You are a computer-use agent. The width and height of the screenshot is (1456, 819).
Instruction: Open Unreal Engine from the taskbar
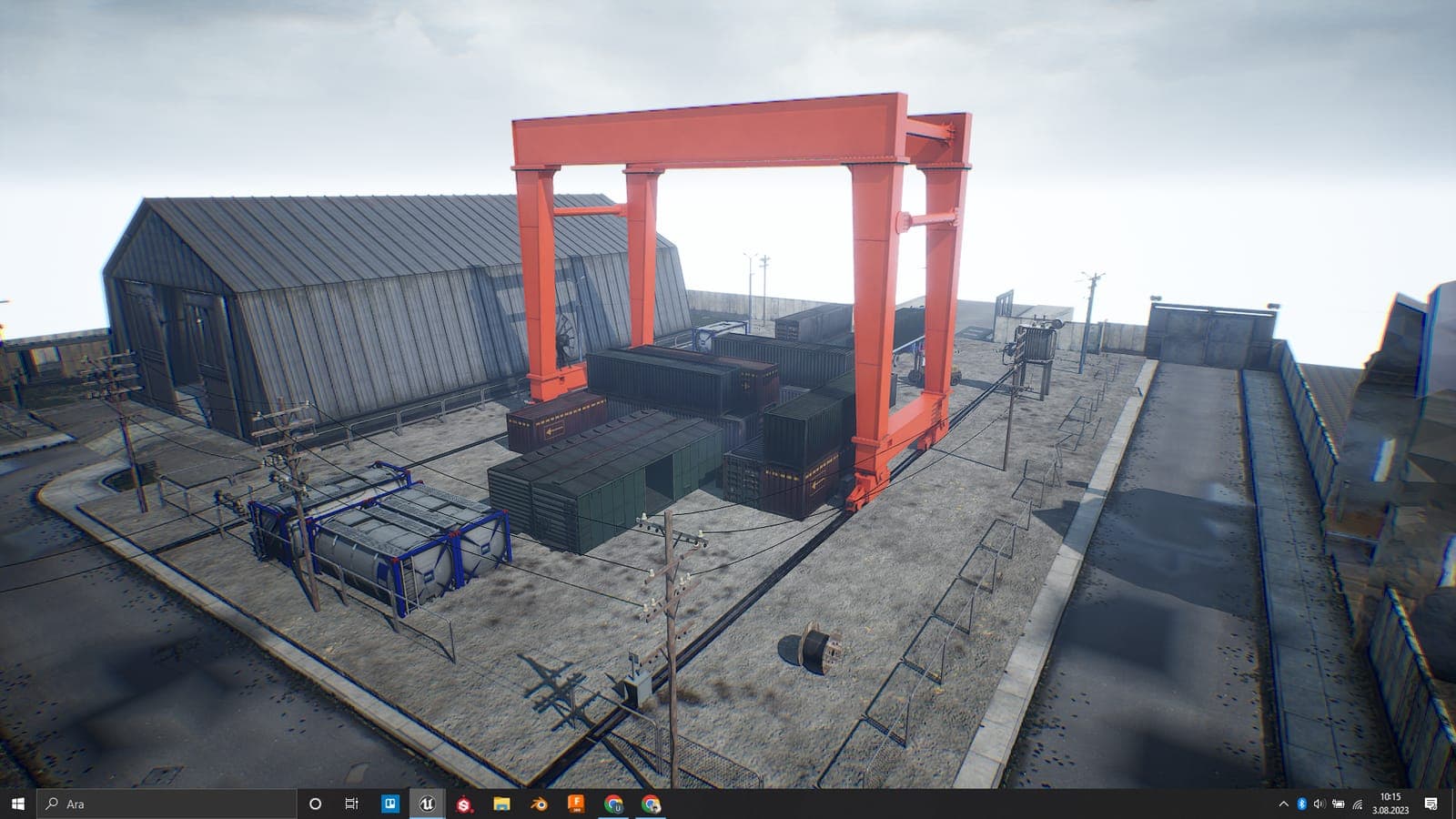pos(428,804)
